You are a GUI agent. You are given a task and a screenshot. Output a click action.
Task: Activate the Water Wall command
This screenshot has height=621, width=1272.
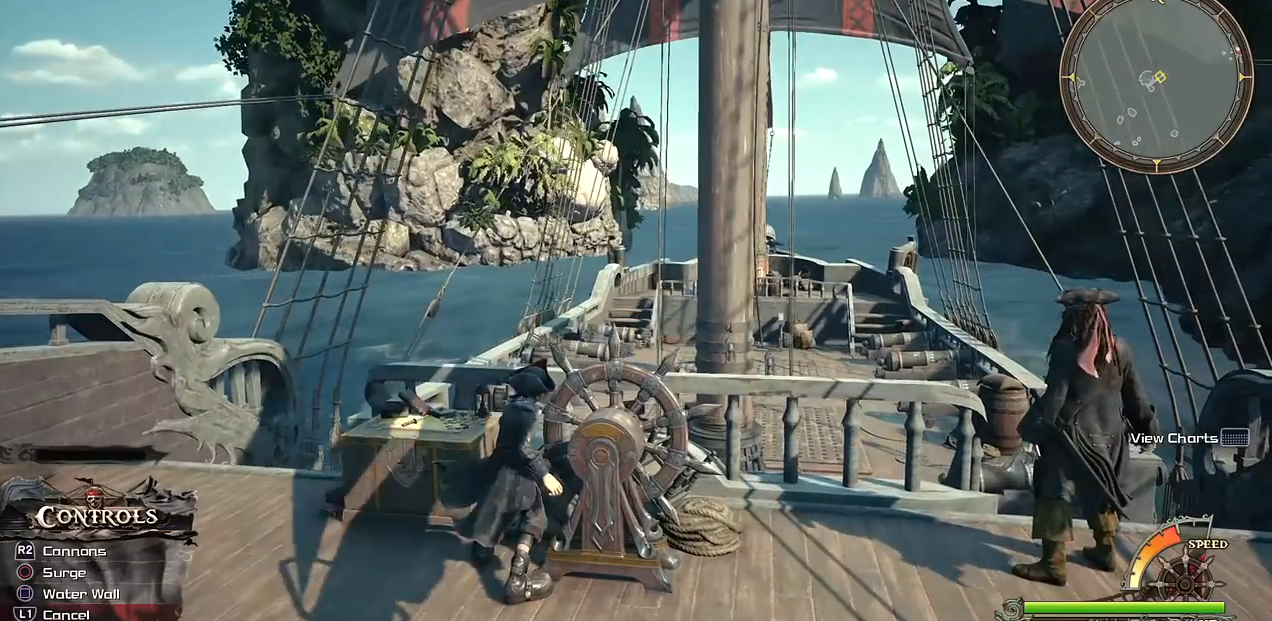80,594
